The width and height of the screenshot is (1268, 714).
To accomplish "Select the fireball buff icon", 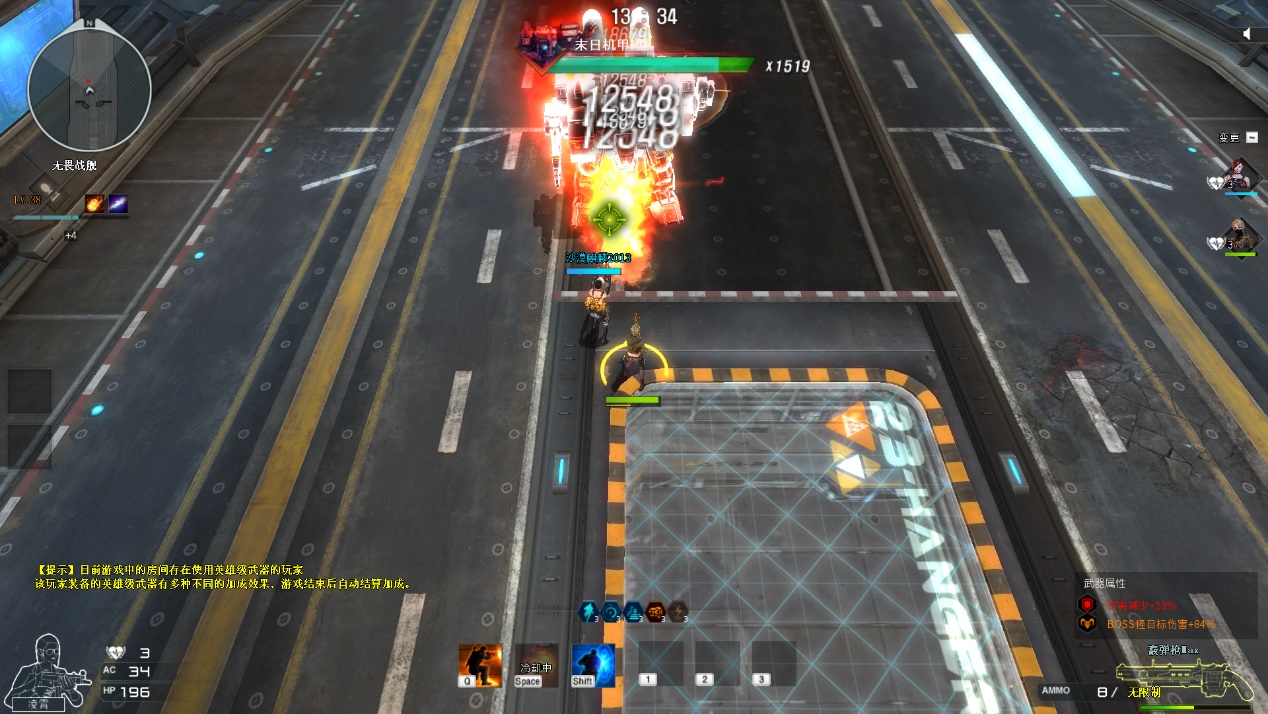I will [95, 204].
